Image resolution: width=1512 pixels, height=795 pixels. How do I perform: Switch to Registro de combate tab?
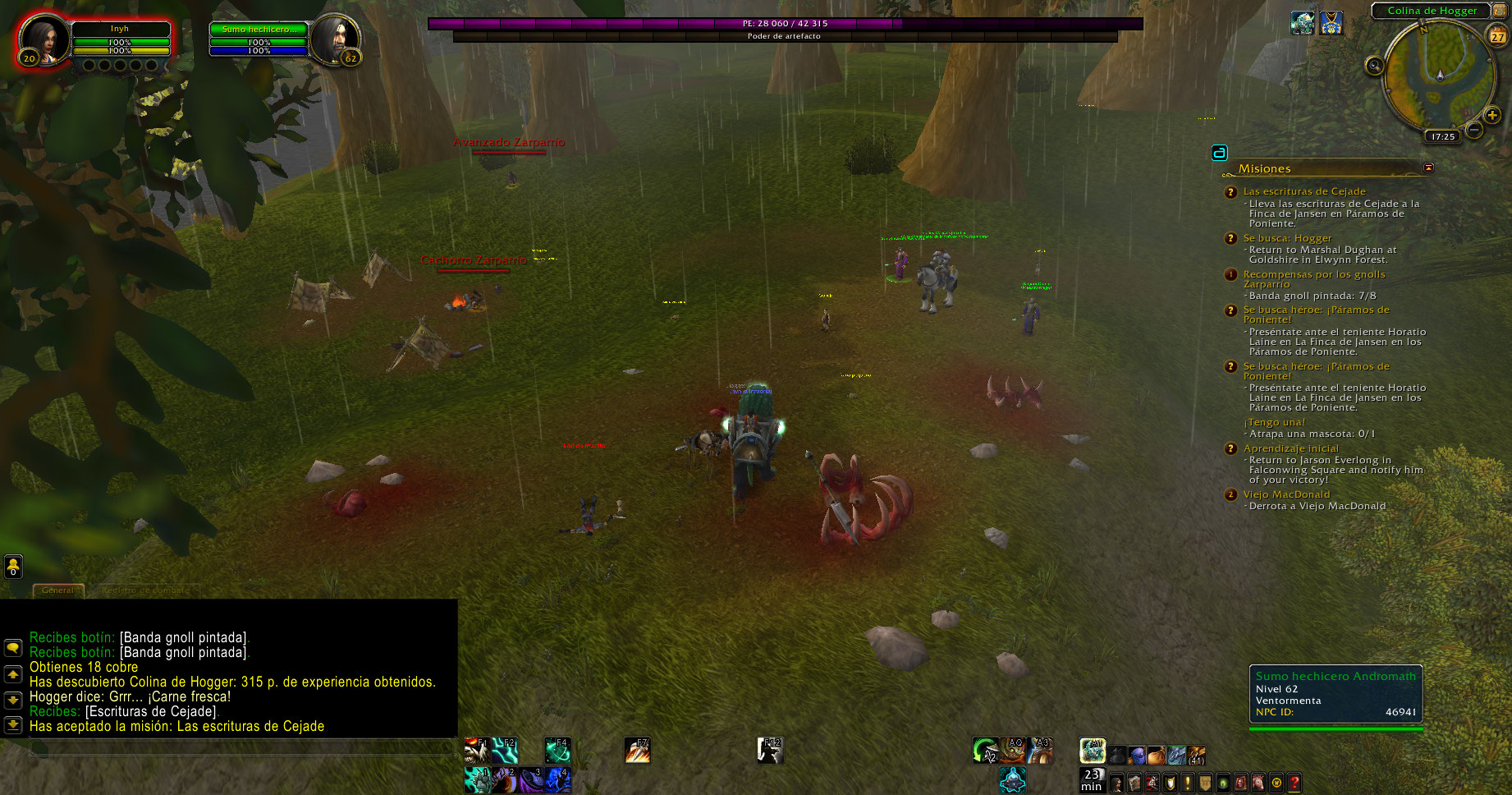tap(145, 590)
